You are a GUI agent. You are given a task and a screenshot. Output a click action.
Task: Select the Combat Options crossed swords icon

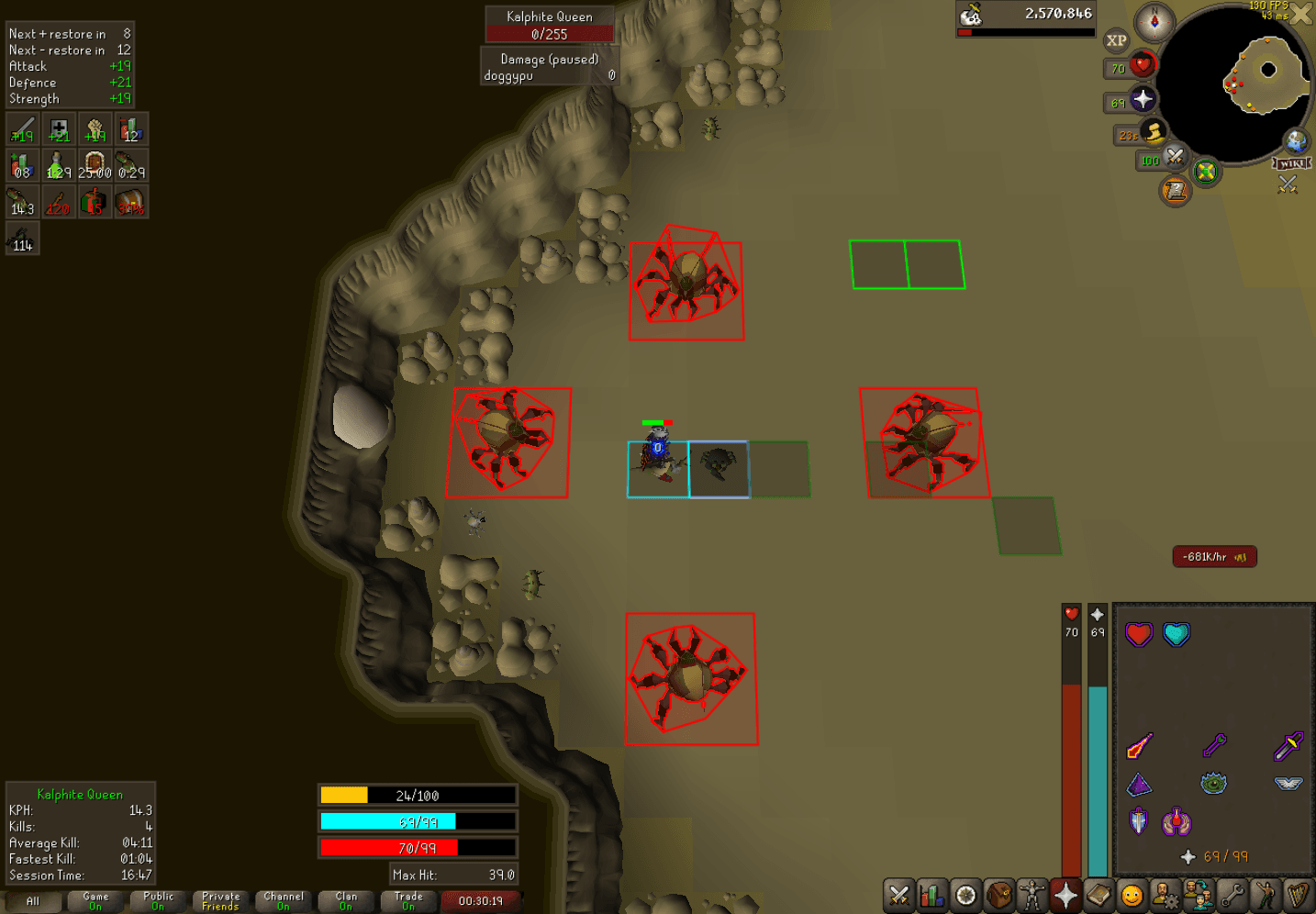pos(898,897)
